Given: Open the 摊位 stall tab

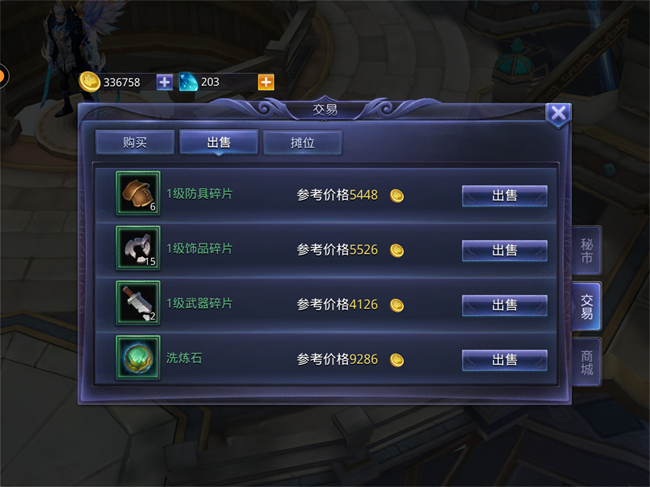Looking at the screenshot, I should (x=302, y=142).
